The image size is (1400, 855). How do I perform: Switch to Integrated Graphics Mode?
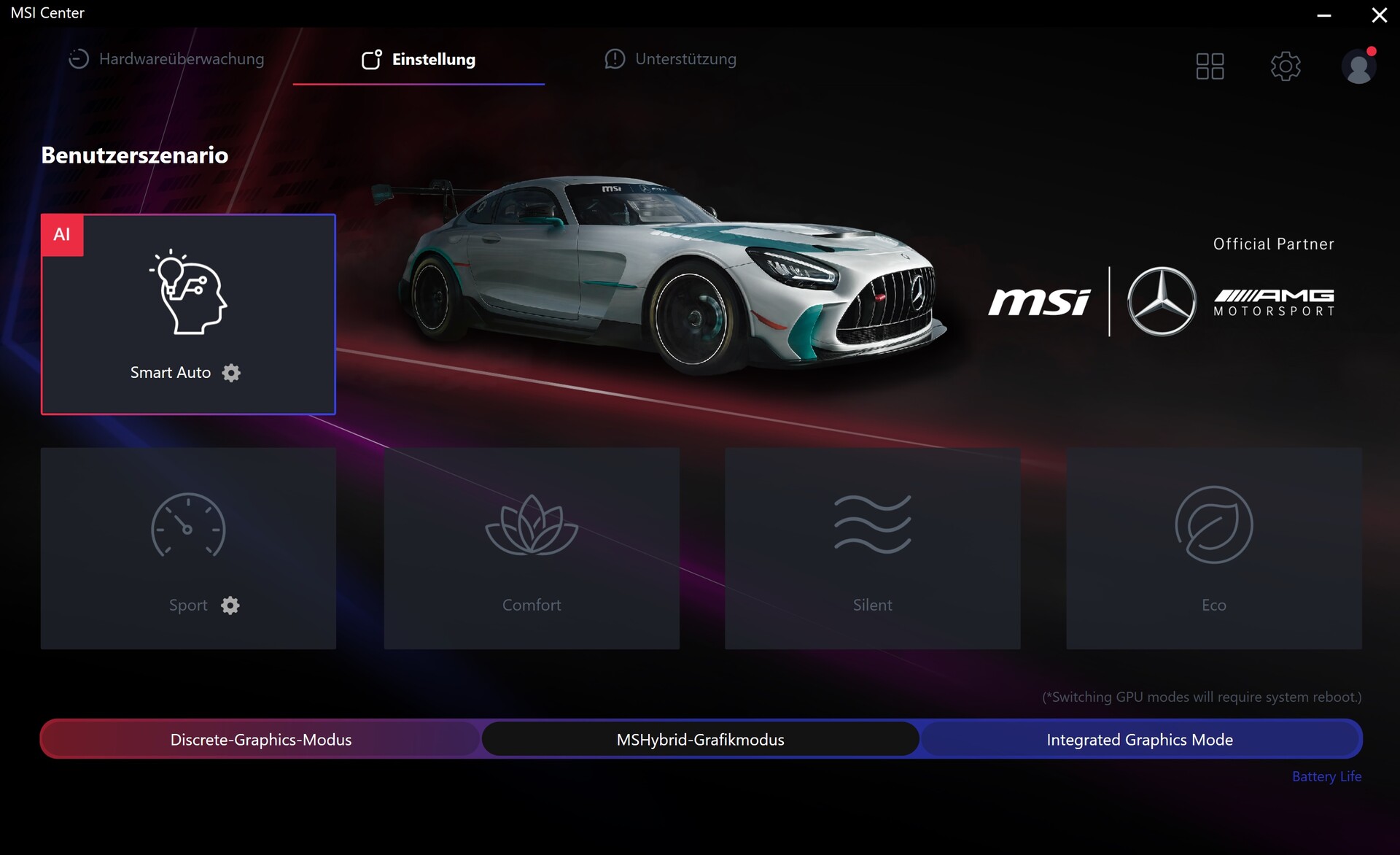[x=1140, y=739]
